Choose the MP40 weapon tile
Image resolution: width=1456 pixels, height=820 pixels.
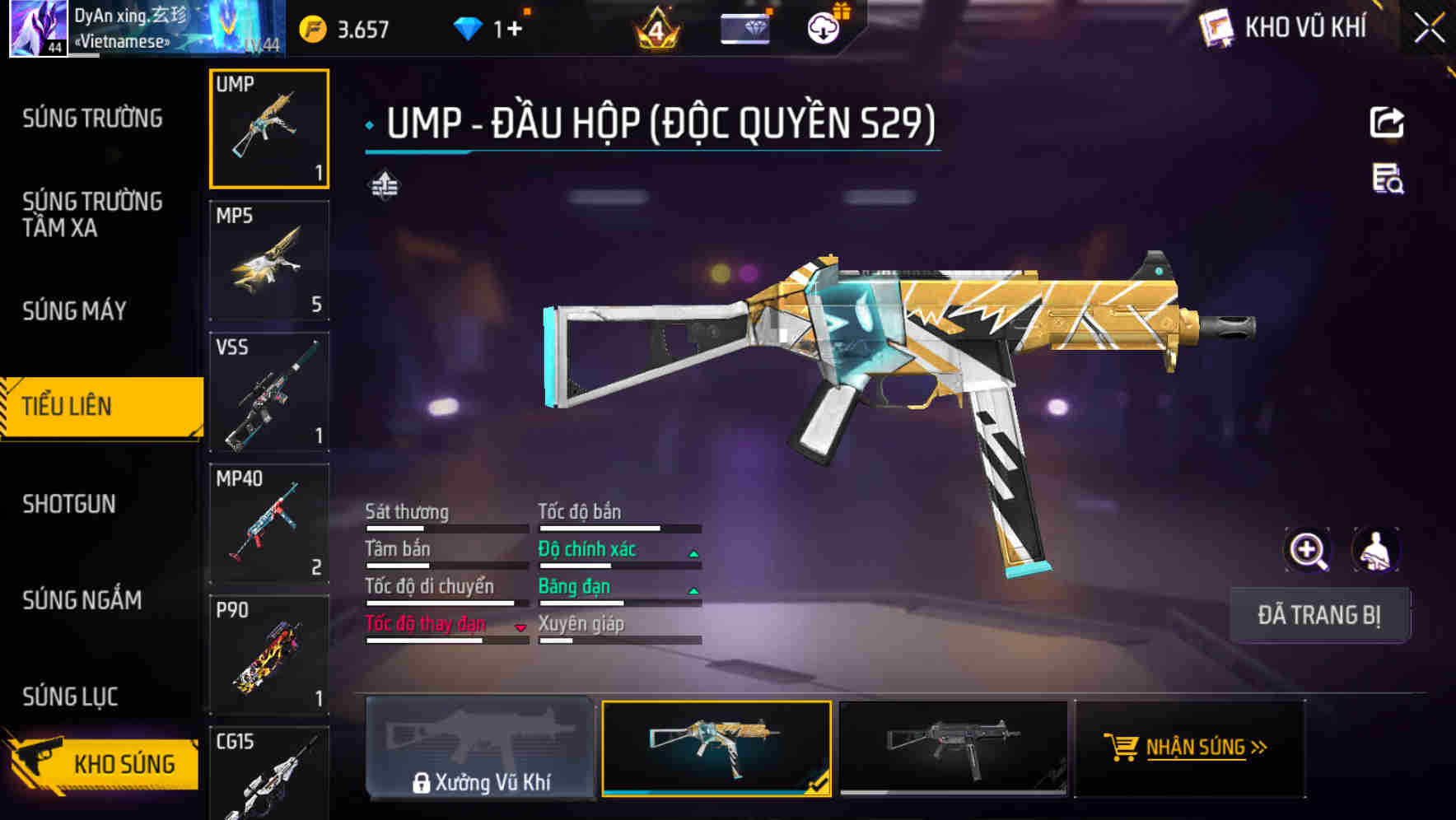tap(269, 524)
